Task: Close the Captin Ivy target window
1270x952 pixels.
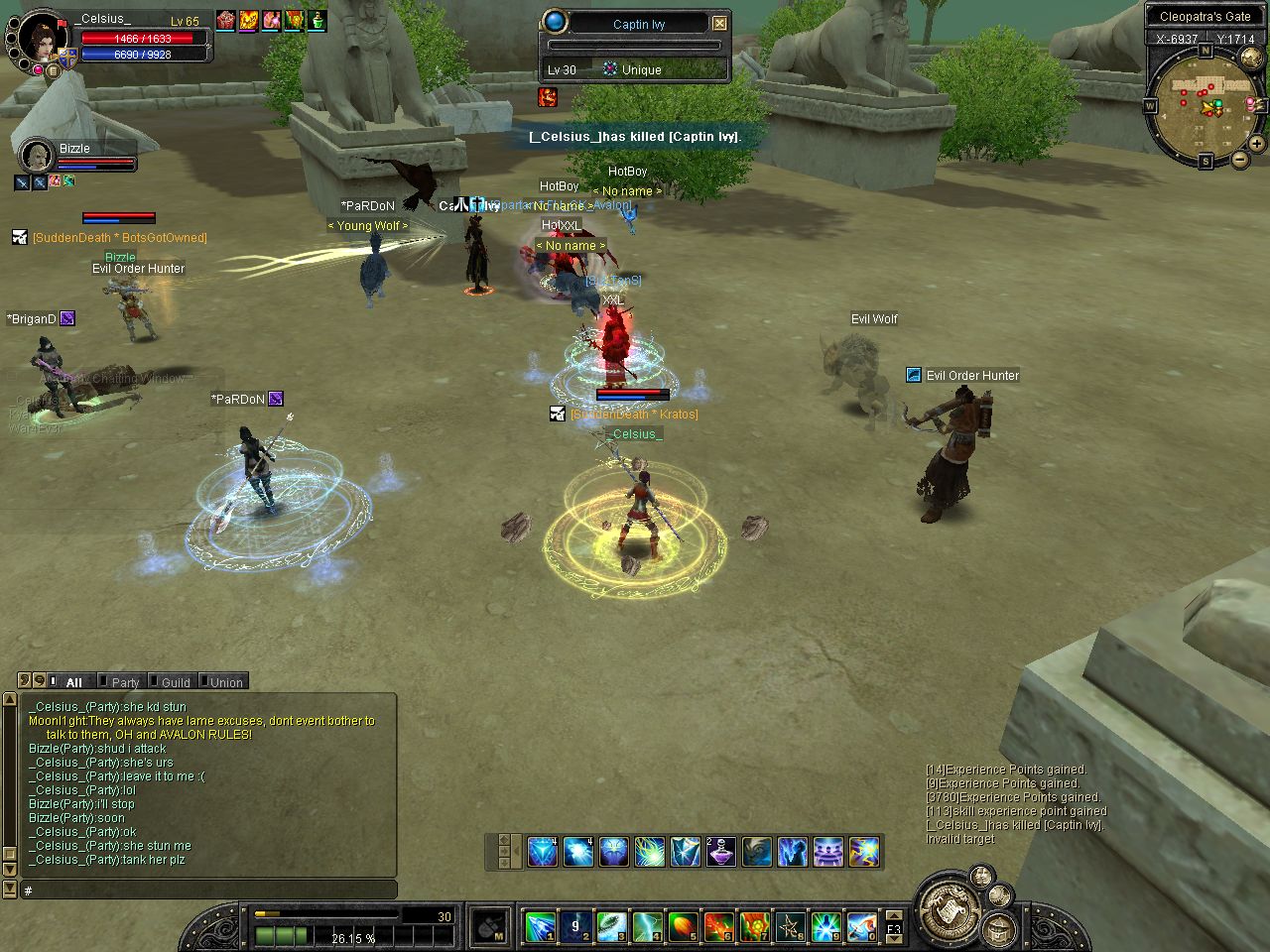Action: pyautogui.click(x=720, y=23)
